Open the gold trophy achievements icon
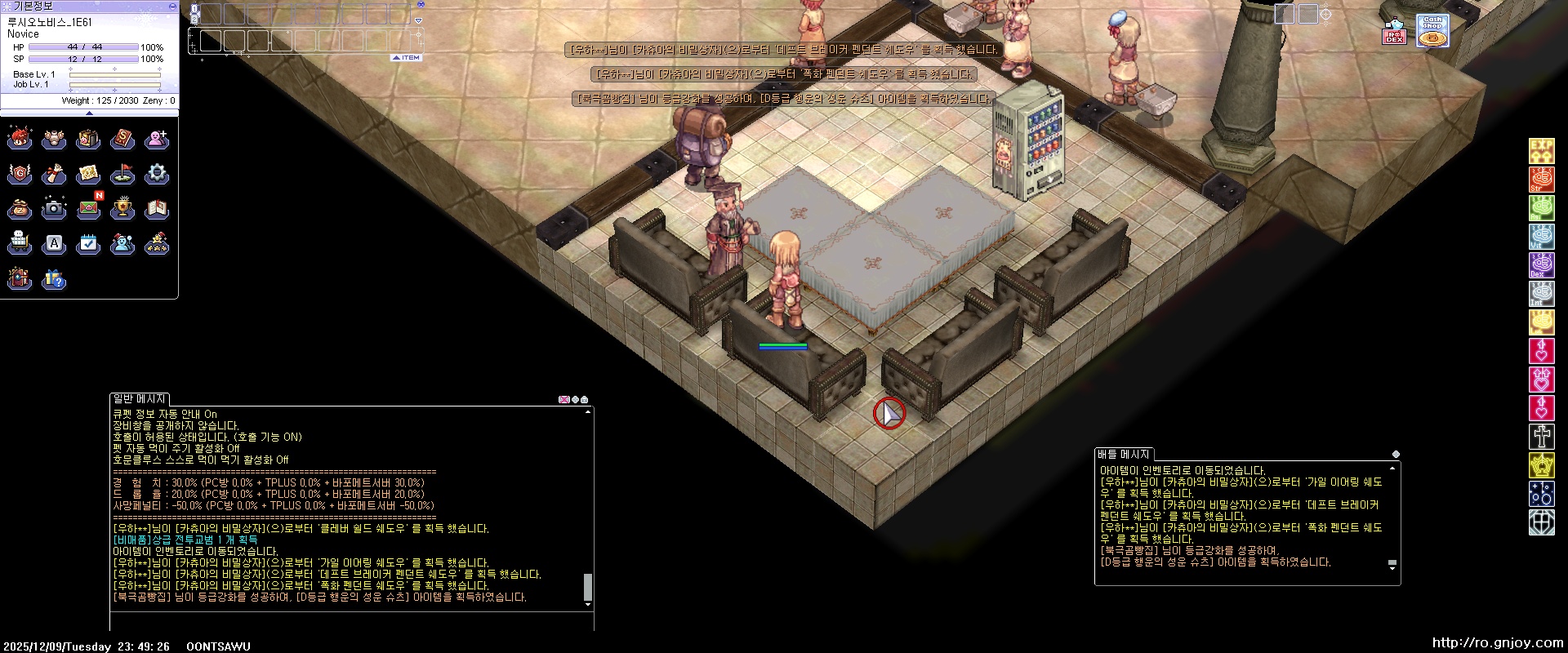Screen dimensions: 1568x653 click(x=122, y=209)
